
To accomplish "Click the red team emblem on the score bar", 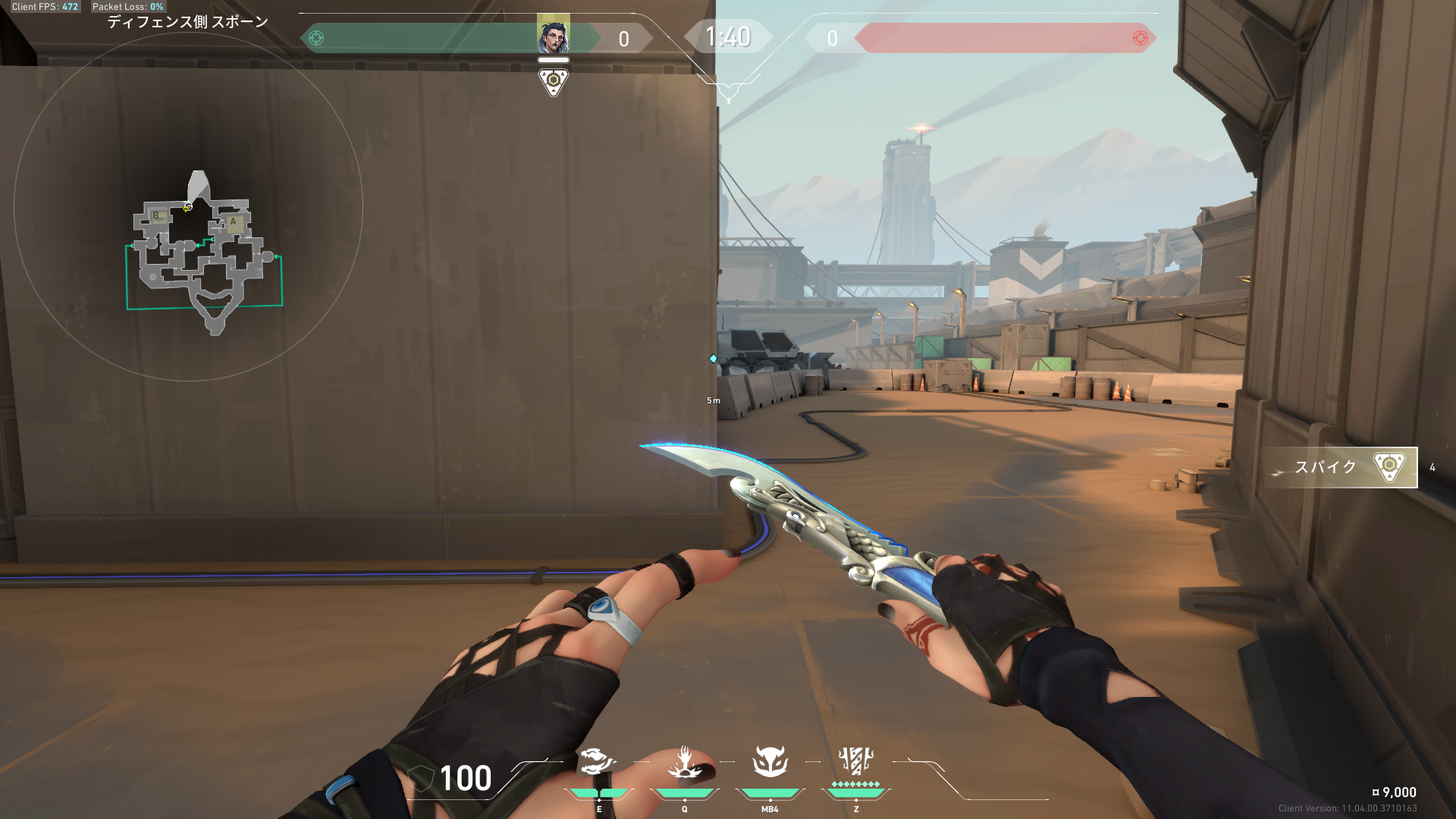I will (x=1140, y=38).
